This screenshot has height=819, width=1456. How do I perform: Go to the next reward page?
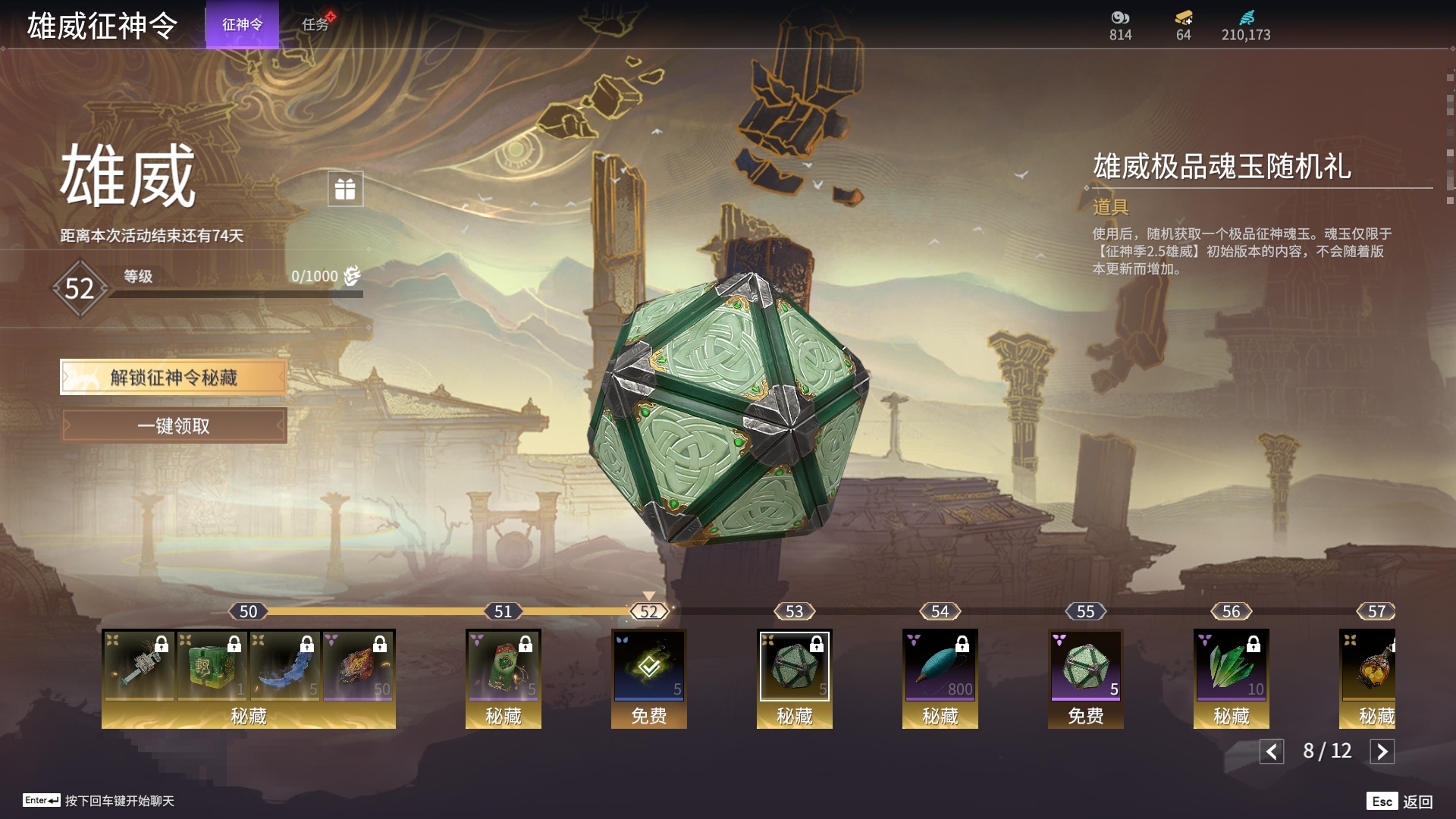point(1382,752)
